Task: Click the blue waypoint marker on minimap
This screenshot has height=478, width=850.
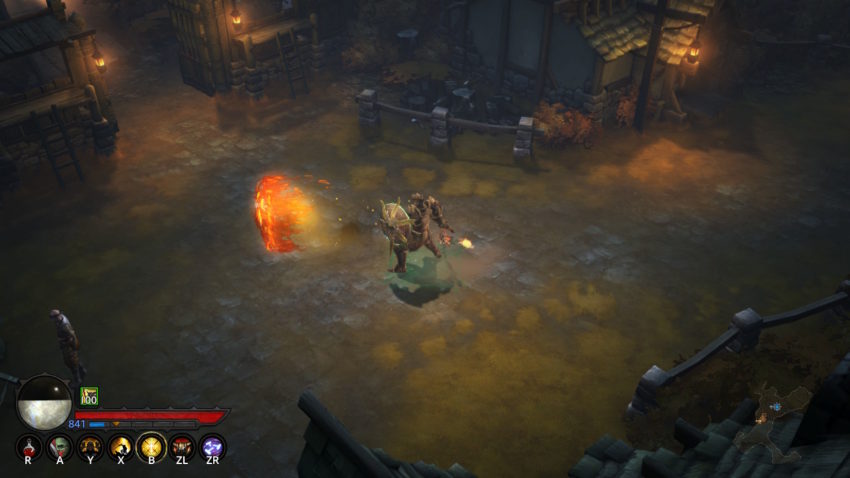Action: pyautogui.click(x=776, y=405)
